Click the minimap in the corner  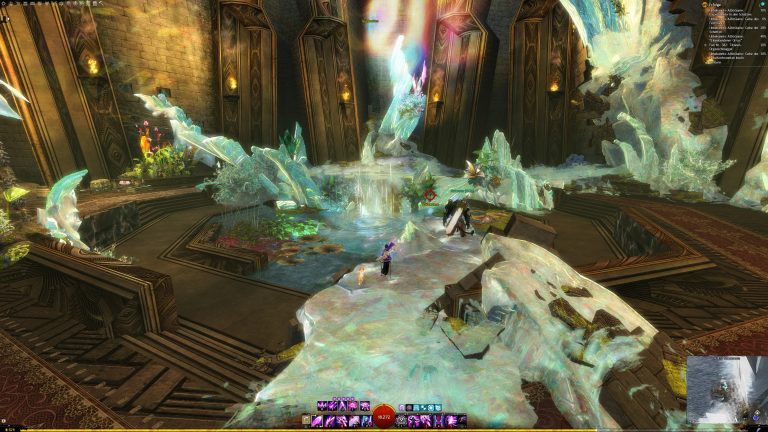726,390
